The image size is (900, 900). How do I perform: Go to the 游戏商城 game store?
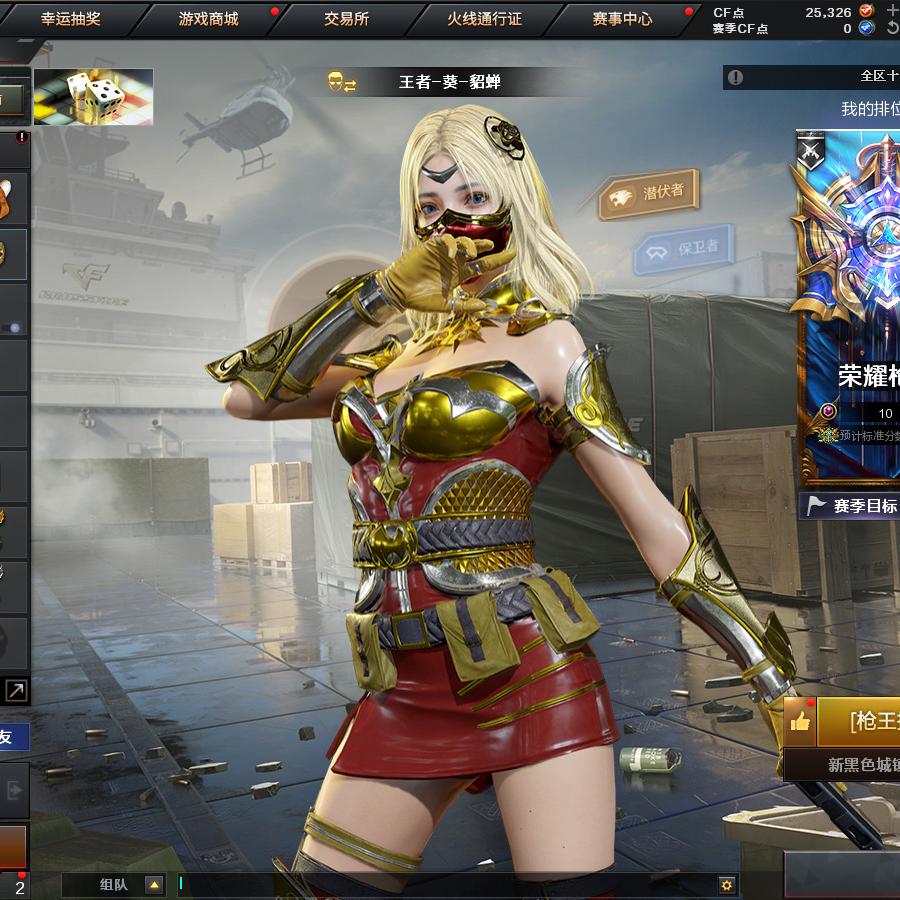pyautogui.click(x=208, y=19)
